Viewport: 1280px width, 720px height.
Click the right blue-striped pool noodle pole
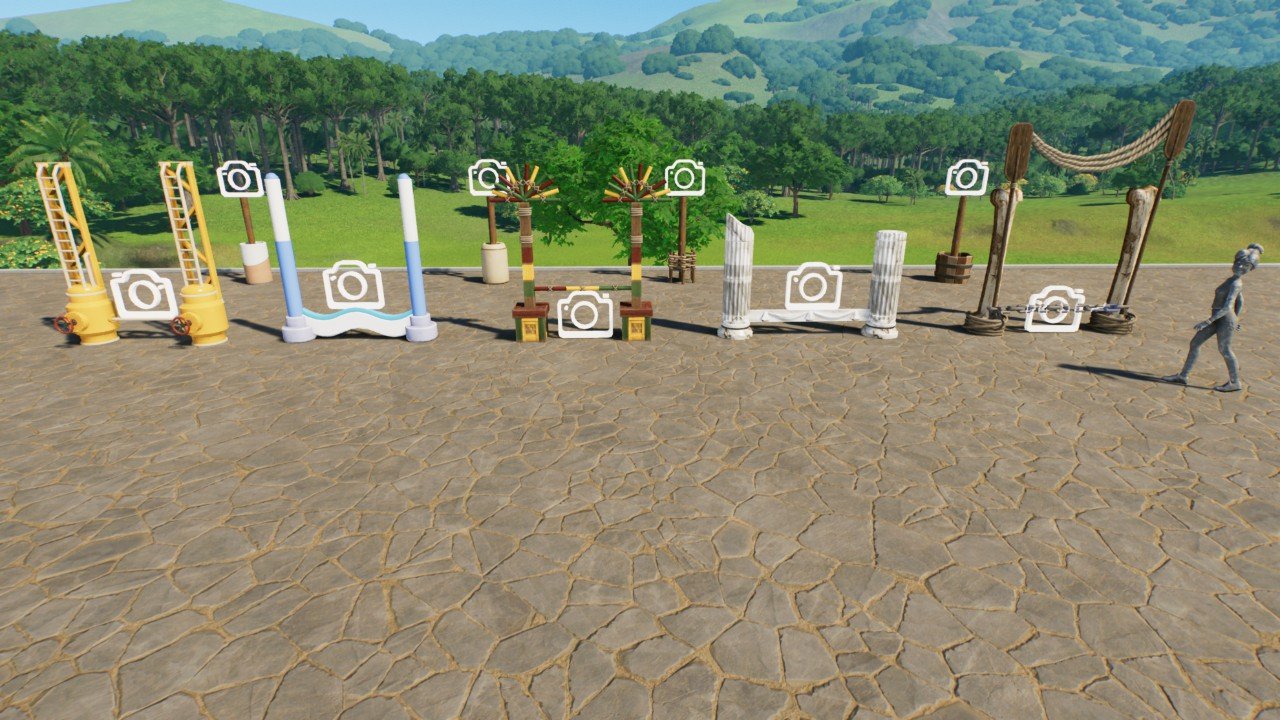pyautogui.click(x=415, y=250)
